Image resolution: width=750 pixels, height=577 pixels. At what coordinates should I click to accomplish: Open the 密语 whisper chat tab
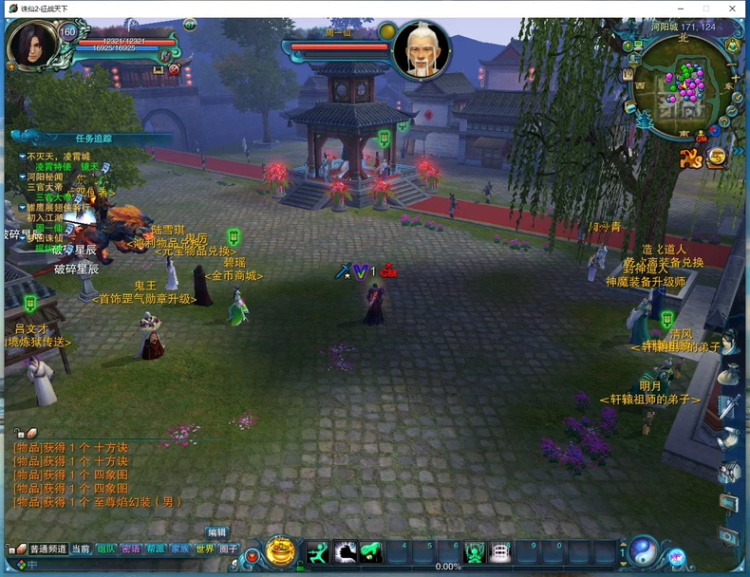tap(130, 549)
